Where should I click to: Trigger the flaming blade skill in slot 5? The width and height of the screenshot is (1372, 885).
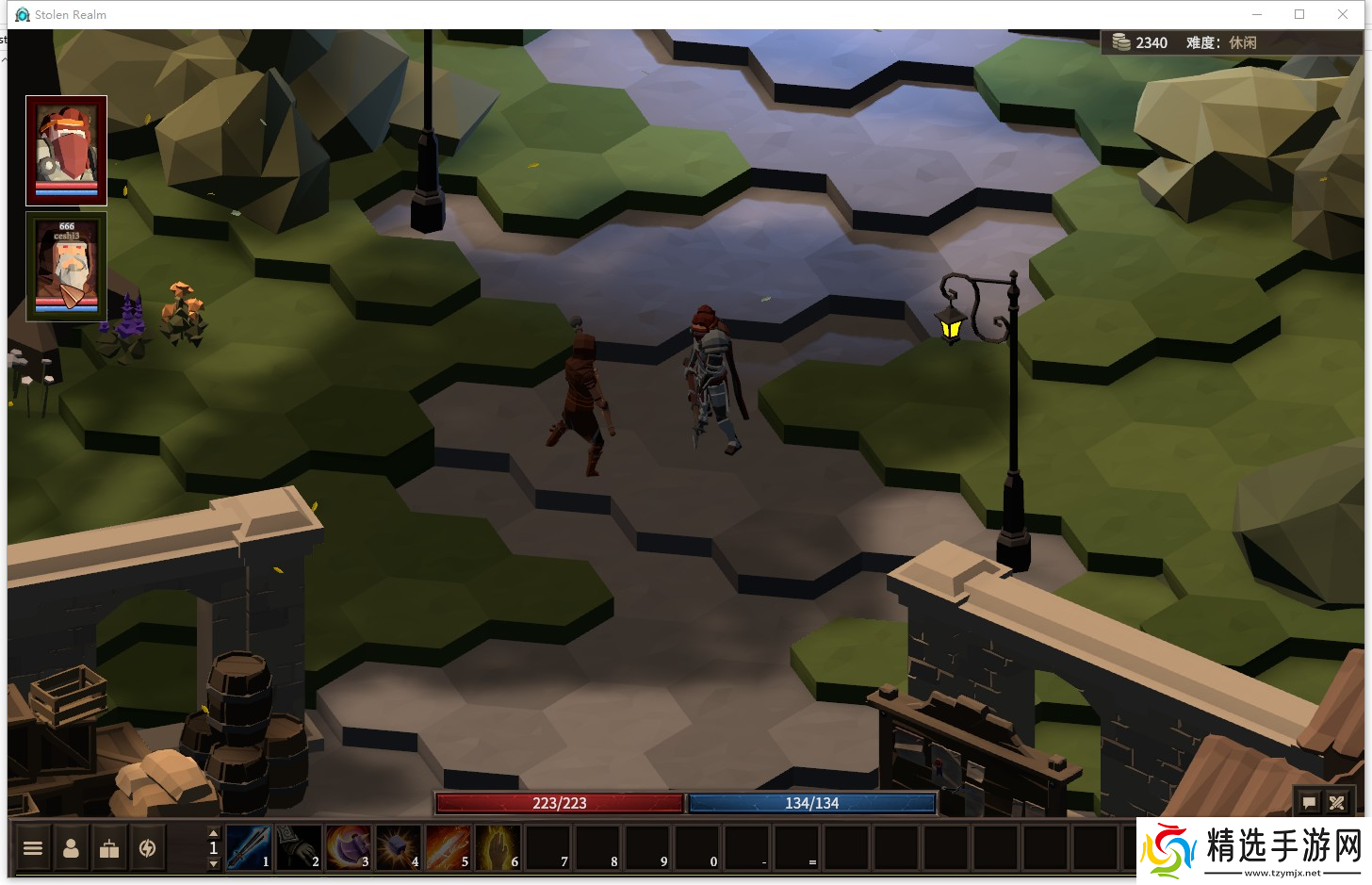[449, 846]
